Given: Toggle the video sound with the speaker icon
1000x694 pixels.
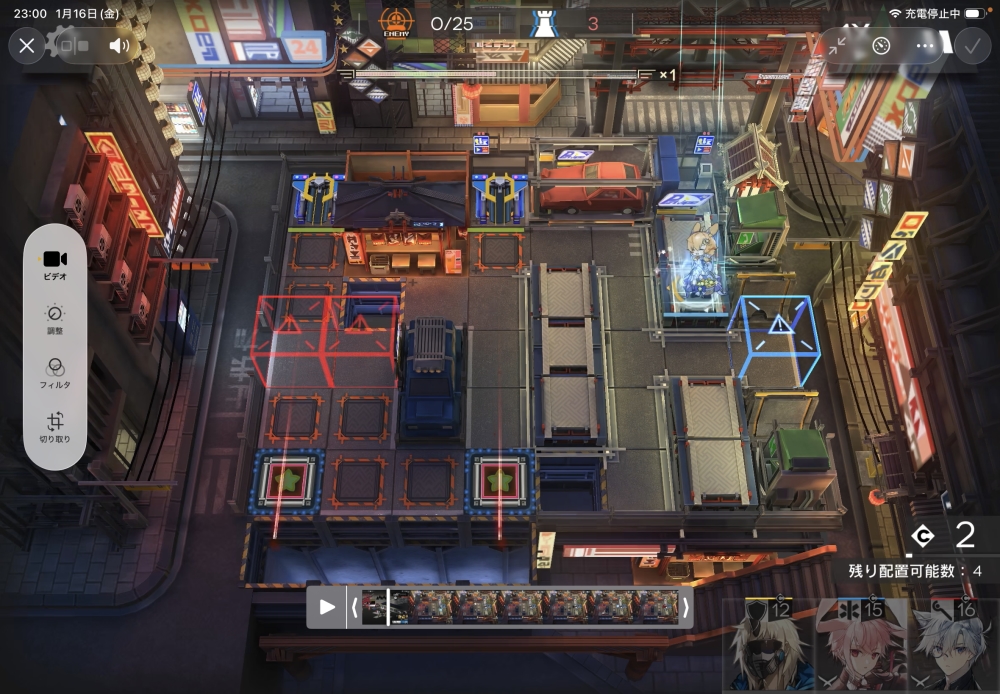Looking at the screenshot, I should pyautogui.click(x=120, y=46).
